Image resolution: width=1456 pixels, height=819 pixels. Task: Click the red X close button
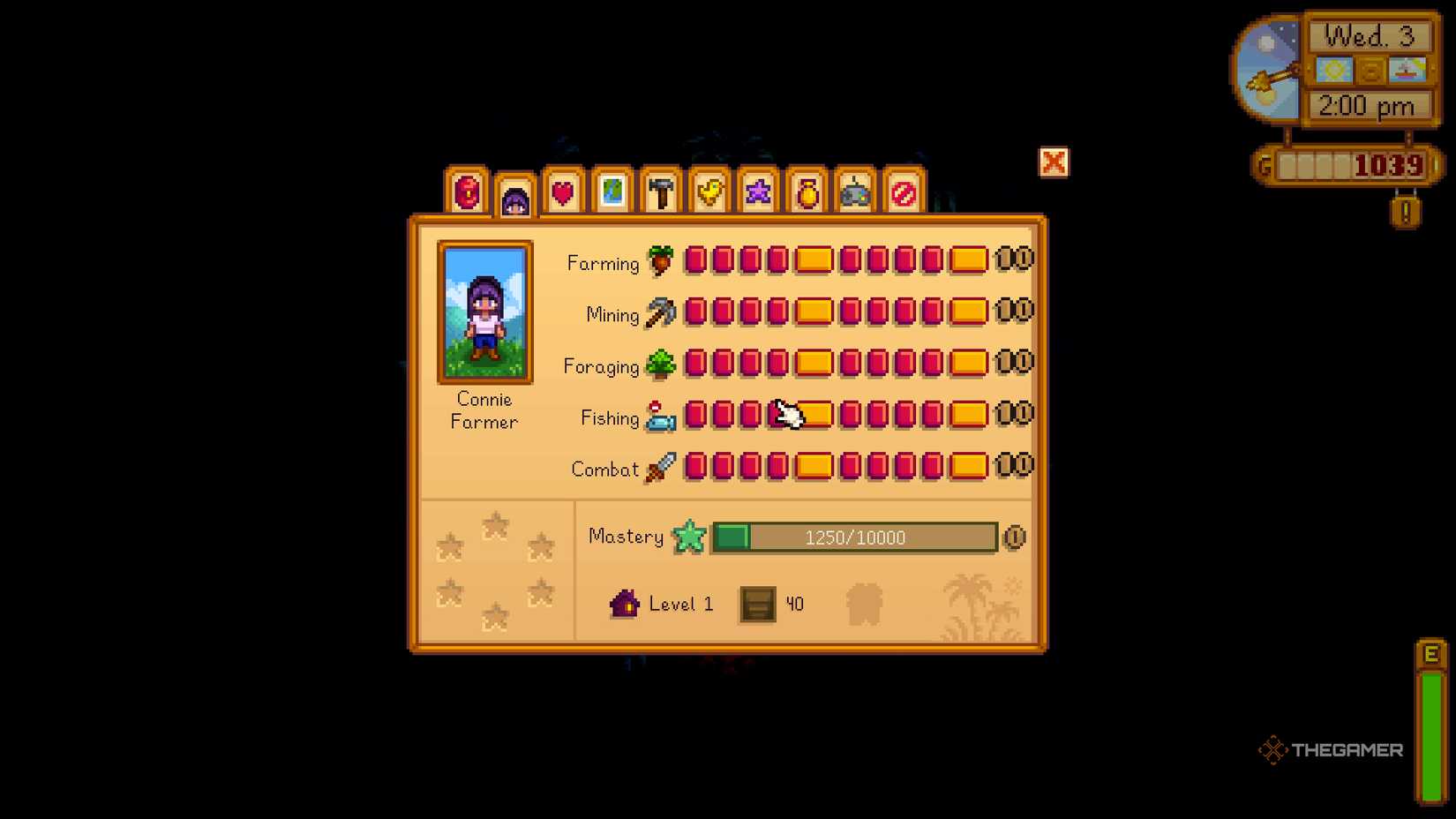point(1054,163)
